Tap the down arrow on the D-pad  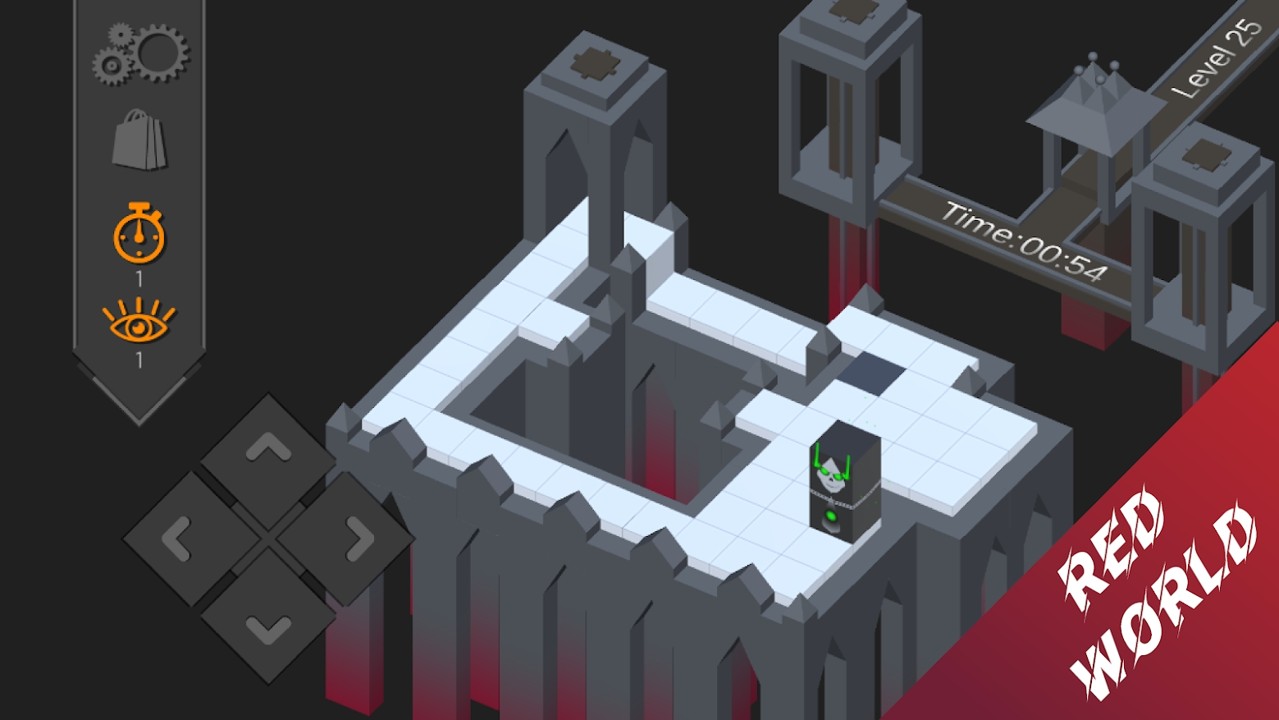click(x=268, y=628)
